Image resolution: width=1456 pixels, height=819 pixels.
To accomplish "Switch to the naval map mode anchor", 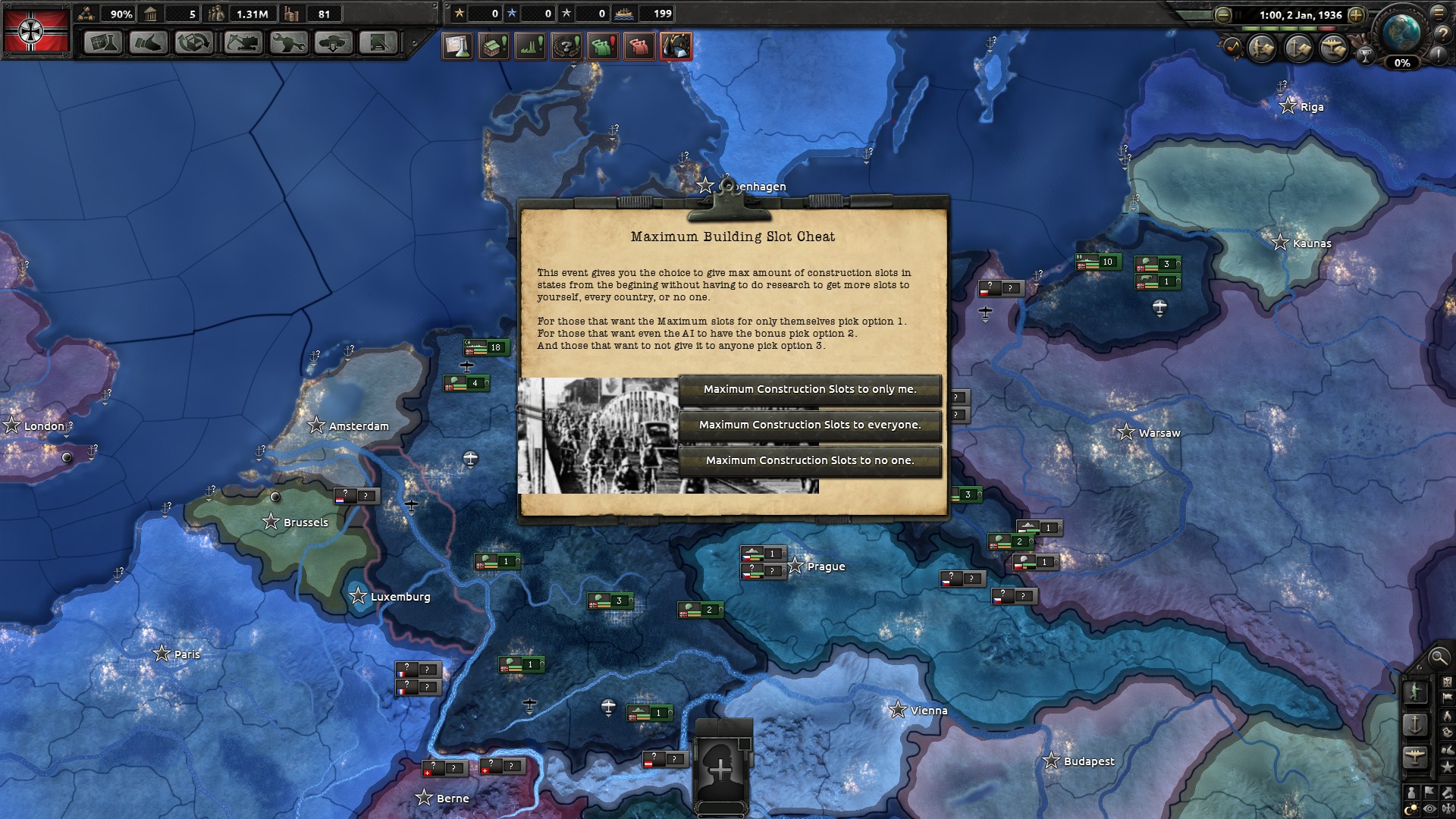I will pos(1415,724).
